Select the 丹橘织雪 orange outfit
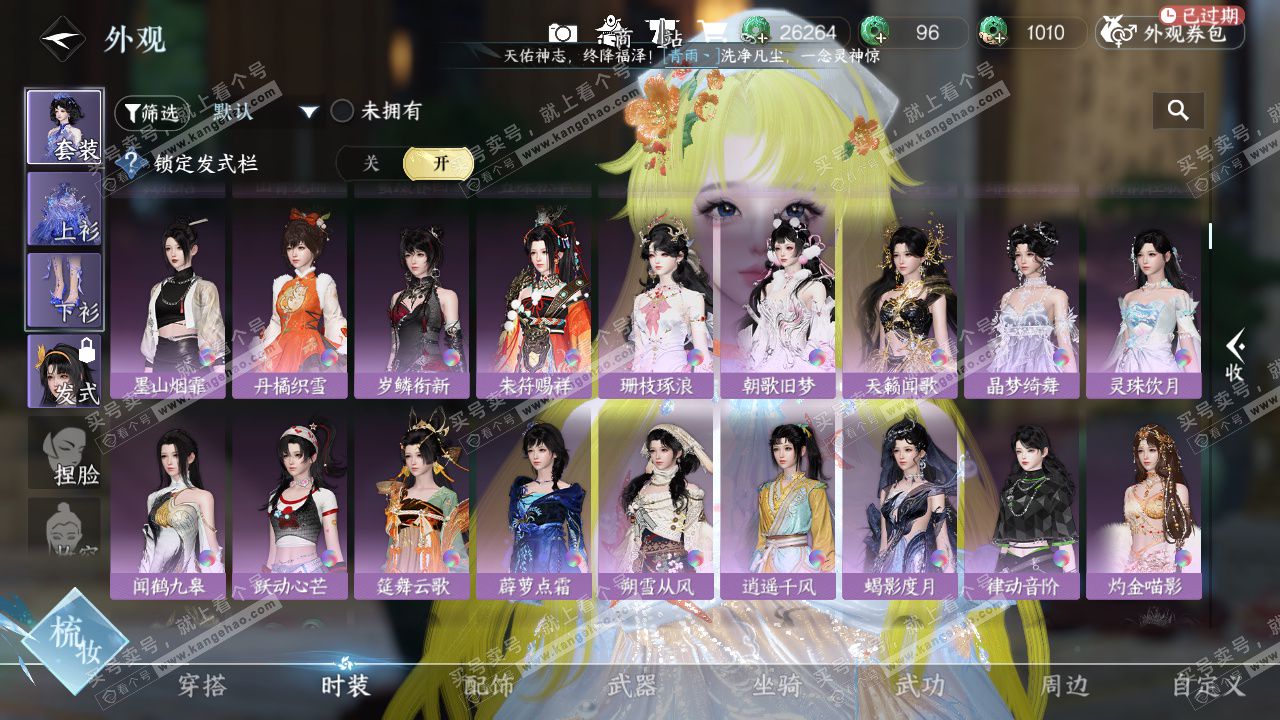This screenshot has width=1280, height=720. (290, 300)
